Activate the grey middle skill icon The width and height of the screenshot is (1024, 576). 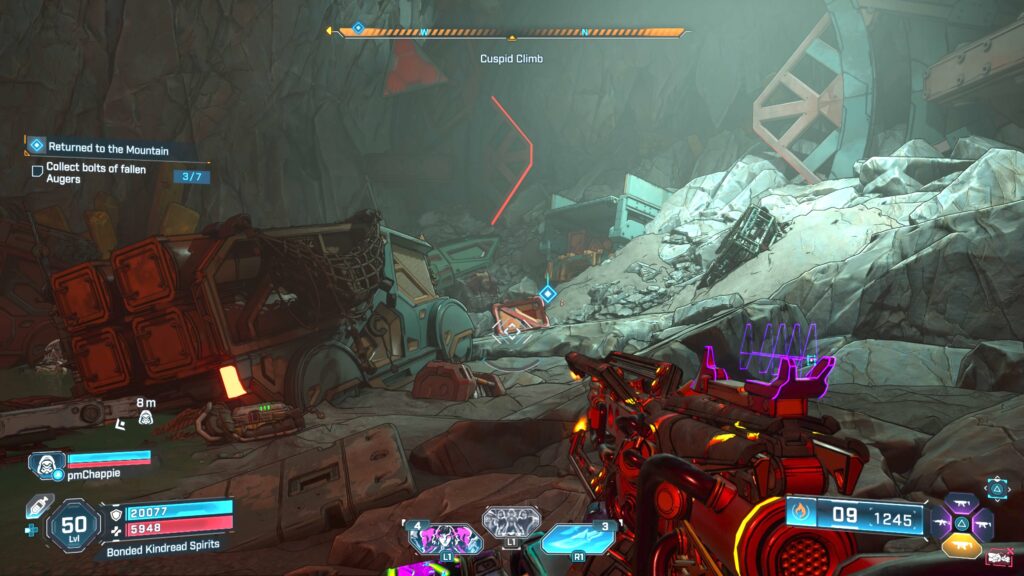(511, 522)
